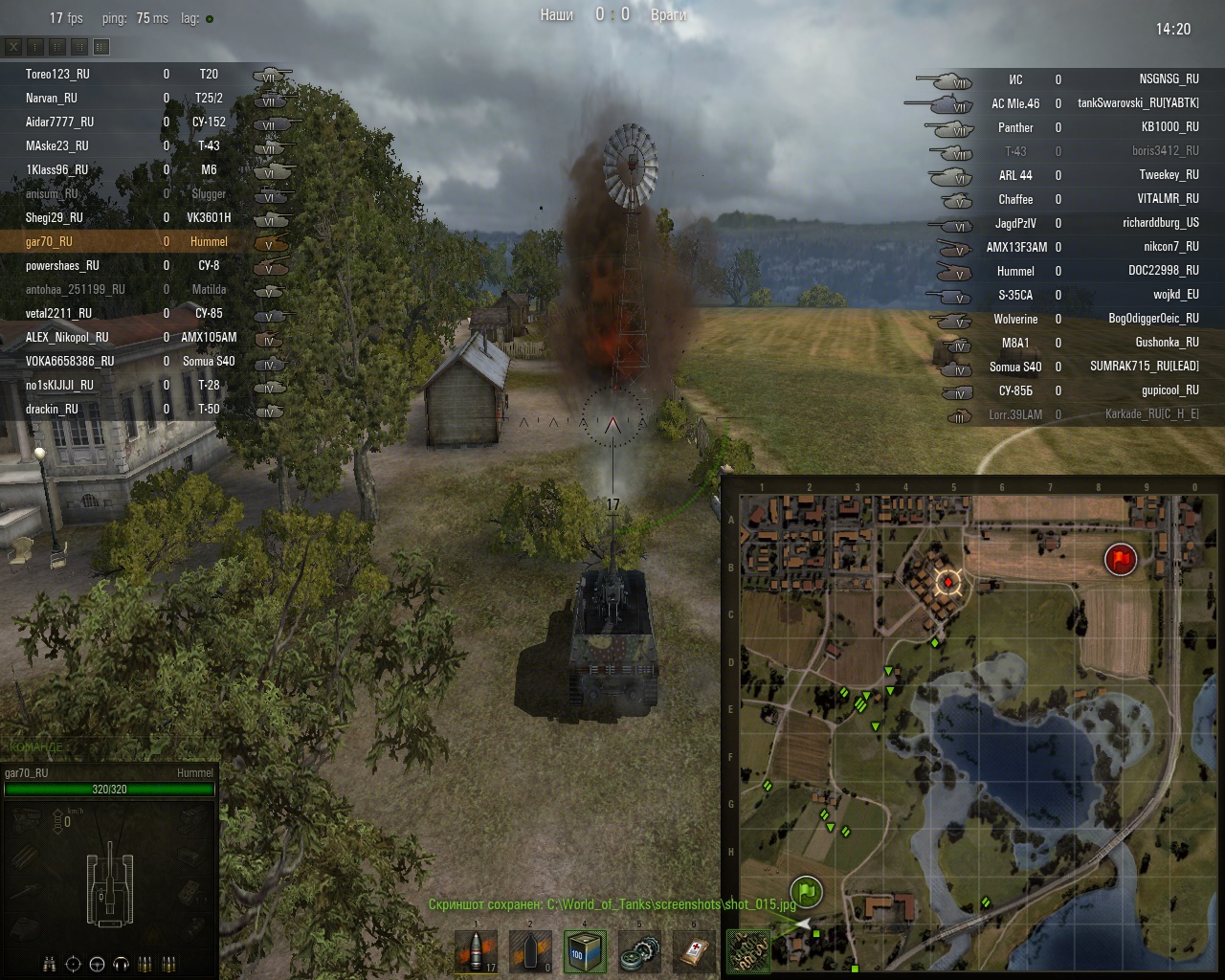Select the empty second shell slot

(531, 952)
